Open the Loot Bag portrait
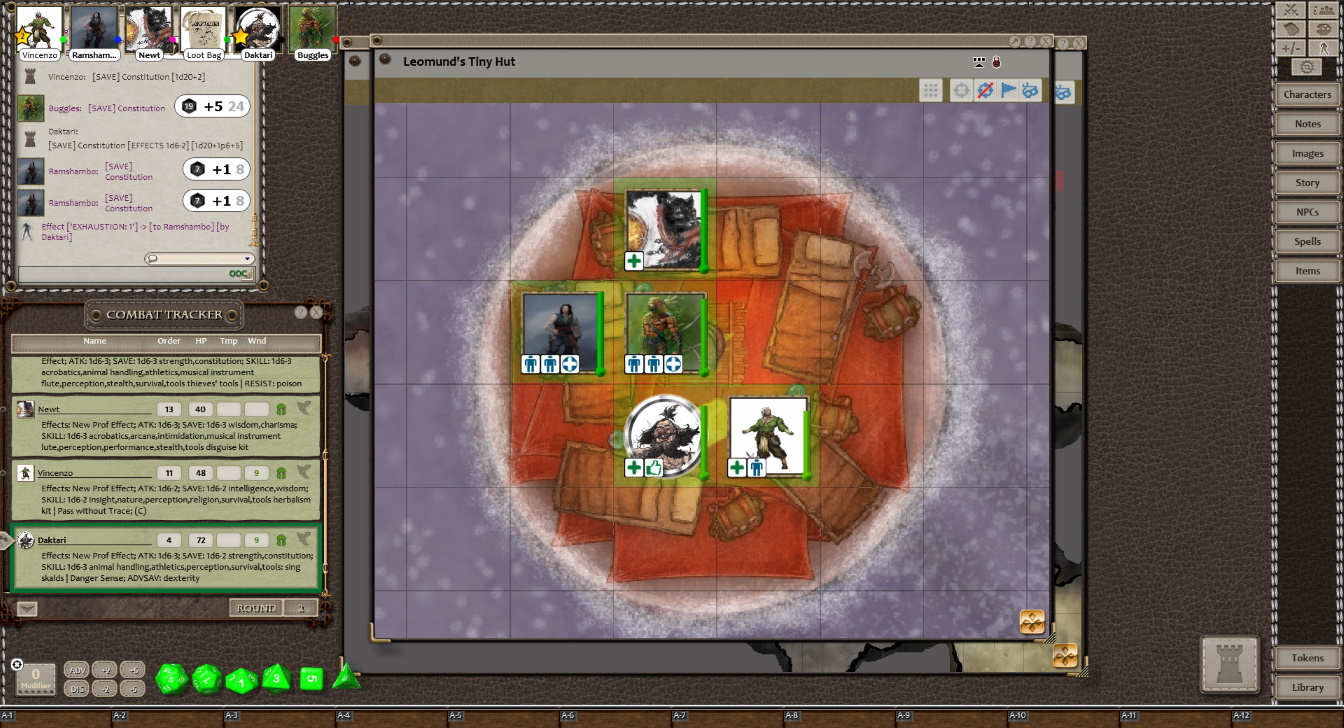Screen dimensions: 1344x728 pos(203,29)
